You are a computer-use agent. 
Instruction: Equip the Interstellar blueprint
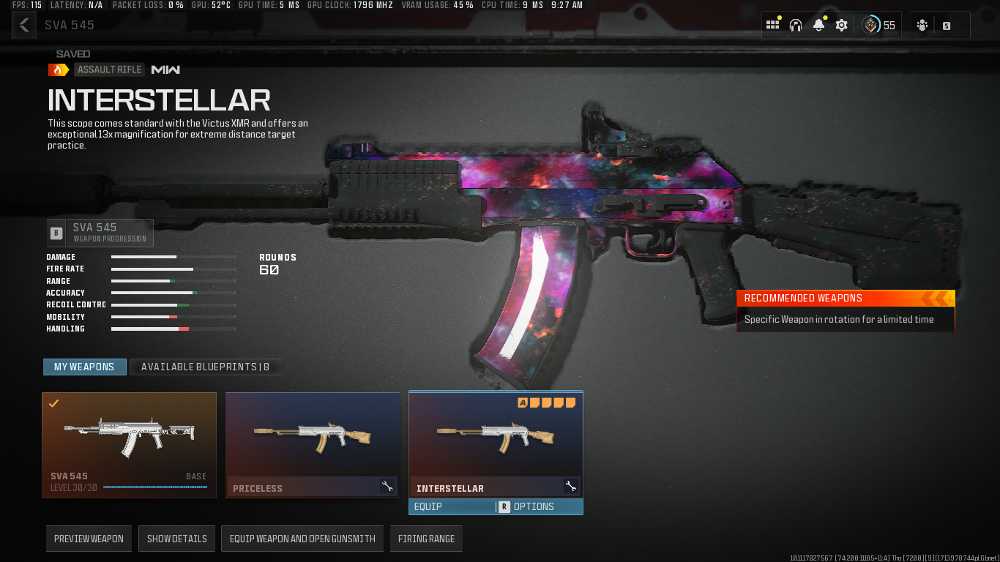452,507
